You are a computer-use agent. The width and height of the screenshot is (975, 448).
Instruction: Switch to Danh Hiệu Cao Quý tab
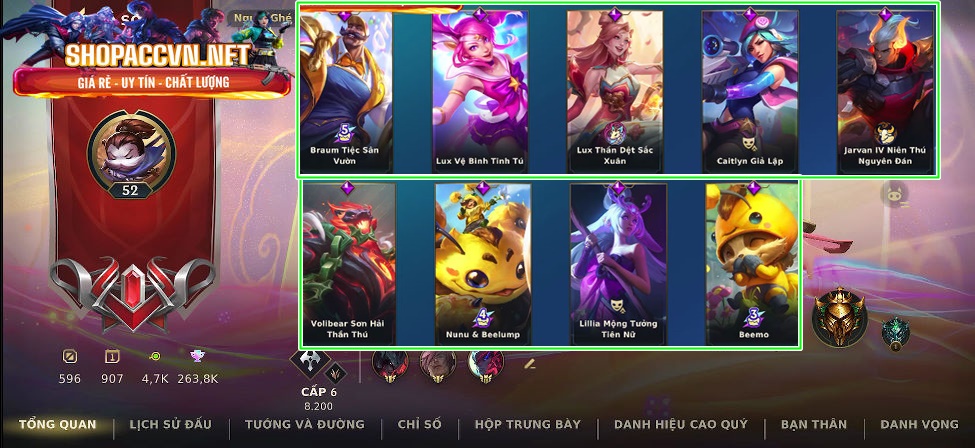point(681,425)
